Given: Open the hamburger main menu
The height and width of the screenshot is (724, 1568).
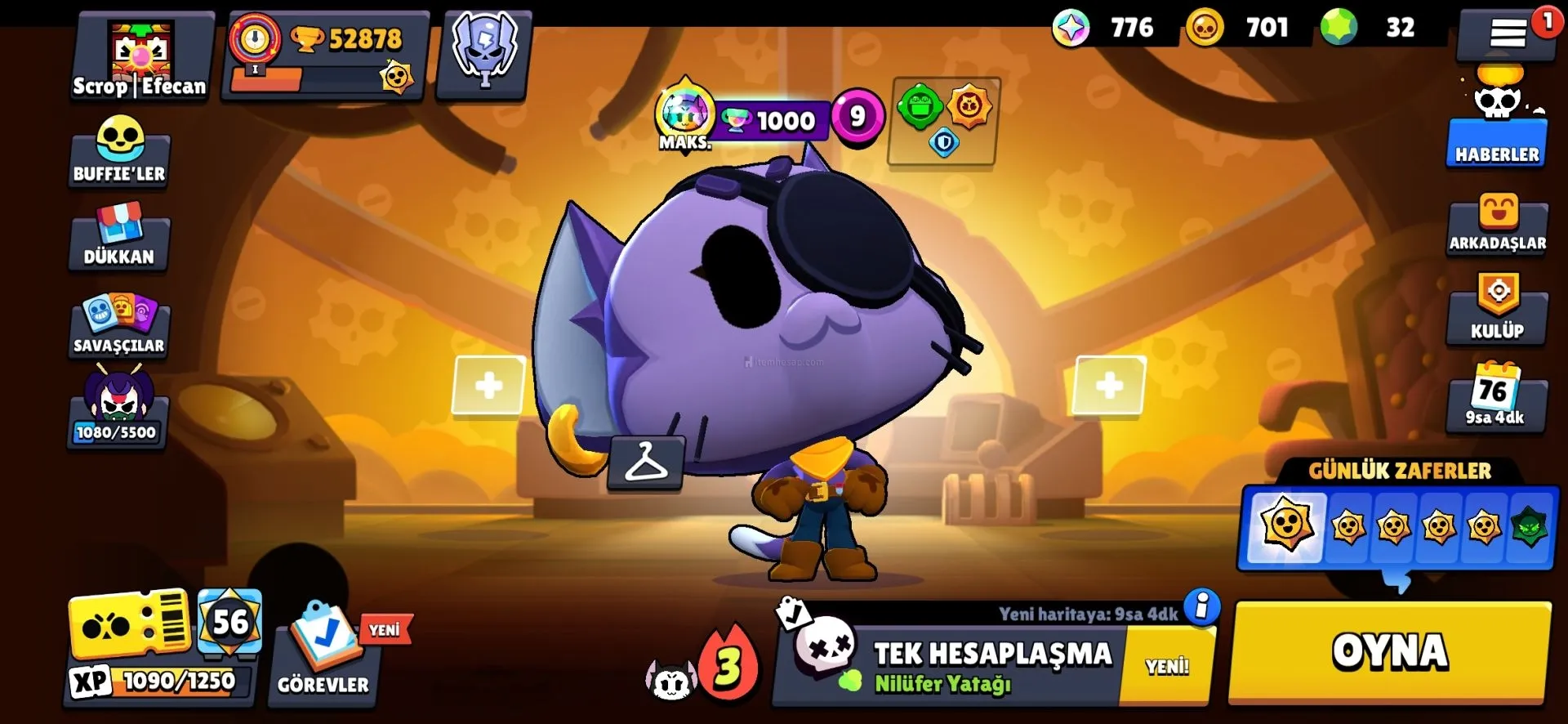Looking at the screenshot, I should pyautogui.click(x=1507, y=34).
